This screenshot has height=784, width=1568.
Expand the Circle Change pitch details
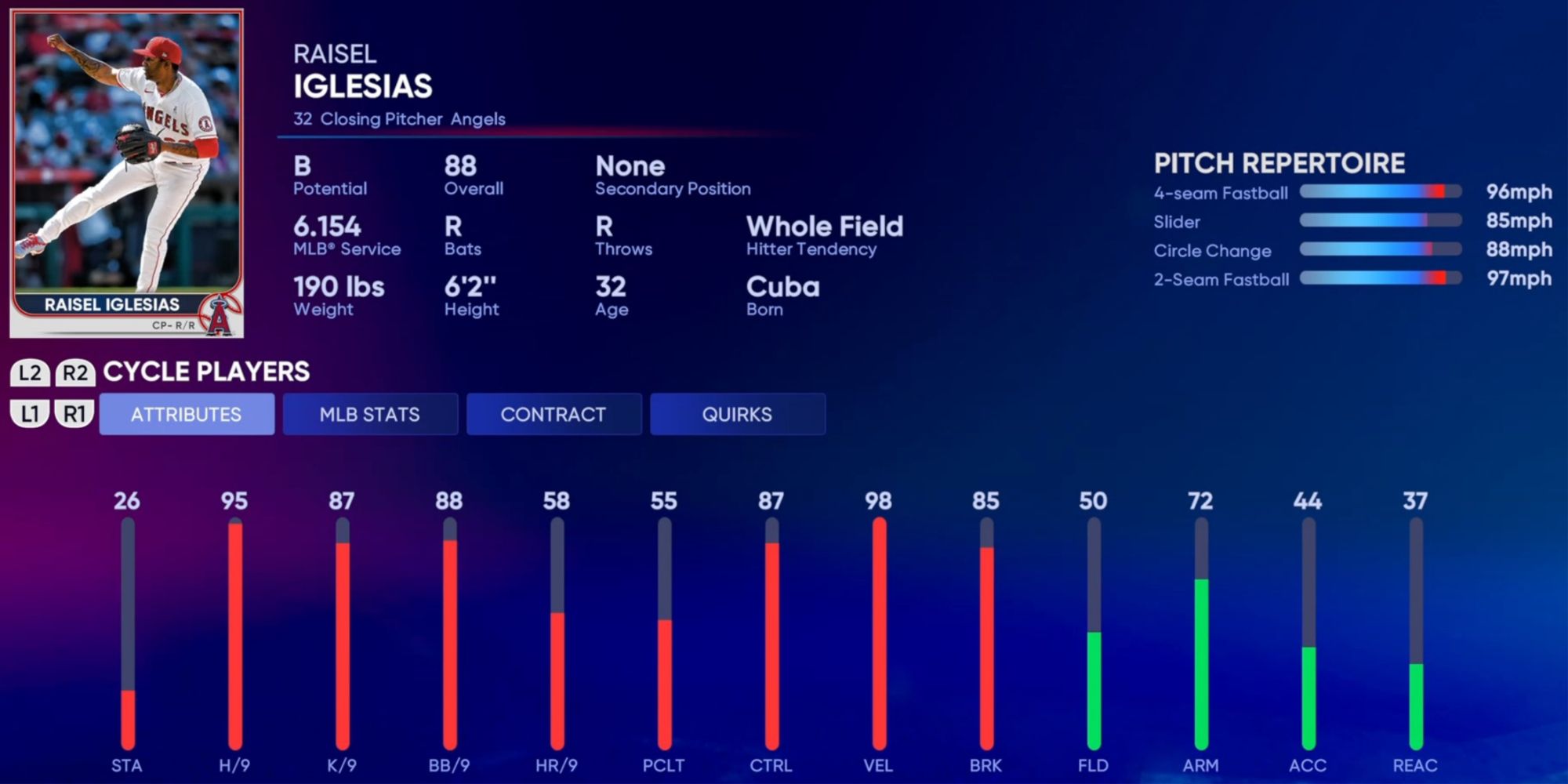tap(1380, 251)
